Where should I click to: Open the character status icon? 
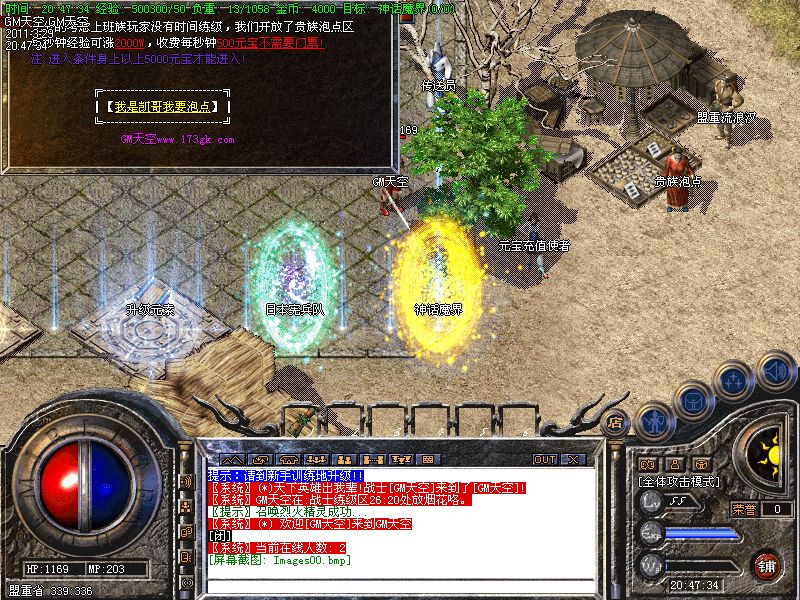[654, 422]
